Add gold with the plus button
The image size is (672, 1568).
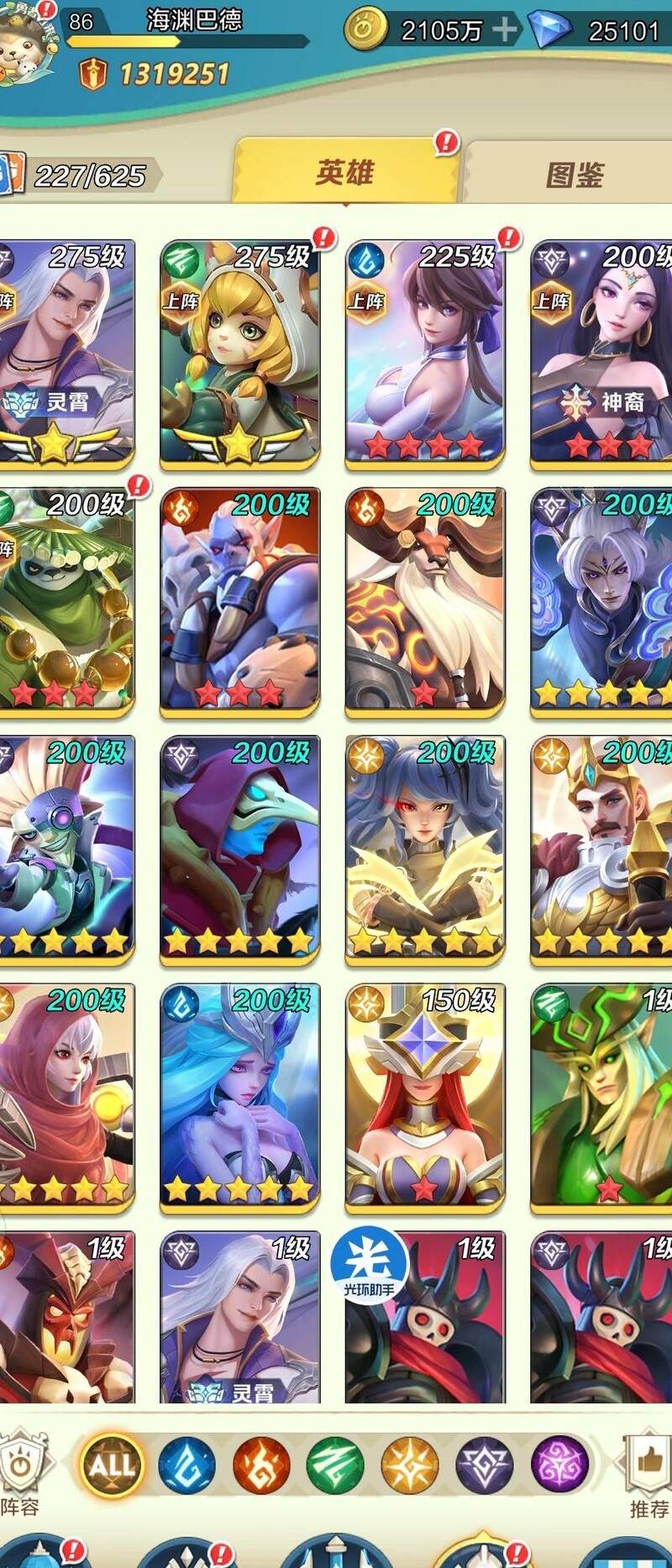click(x=504, y=30)
